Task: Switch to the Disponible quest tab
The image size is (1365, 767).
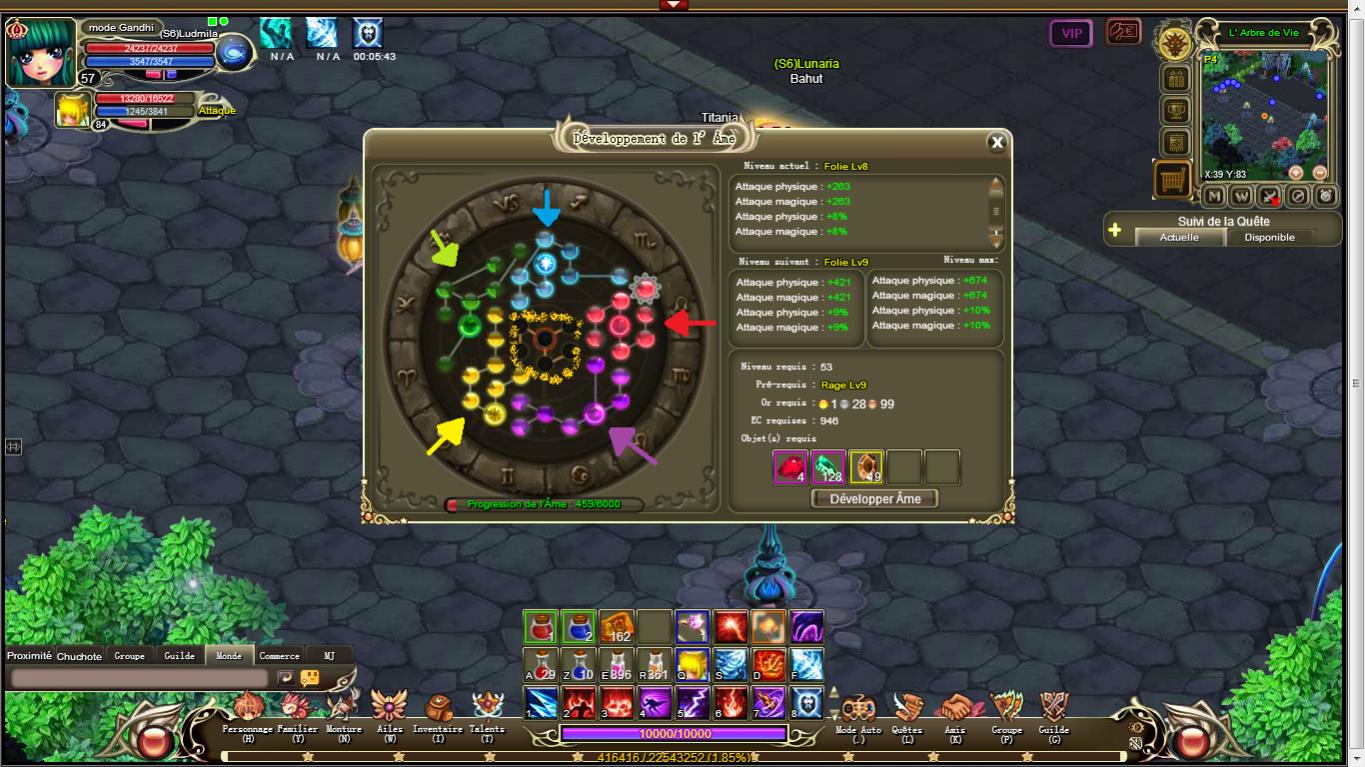Action: tap(1269, 237)
